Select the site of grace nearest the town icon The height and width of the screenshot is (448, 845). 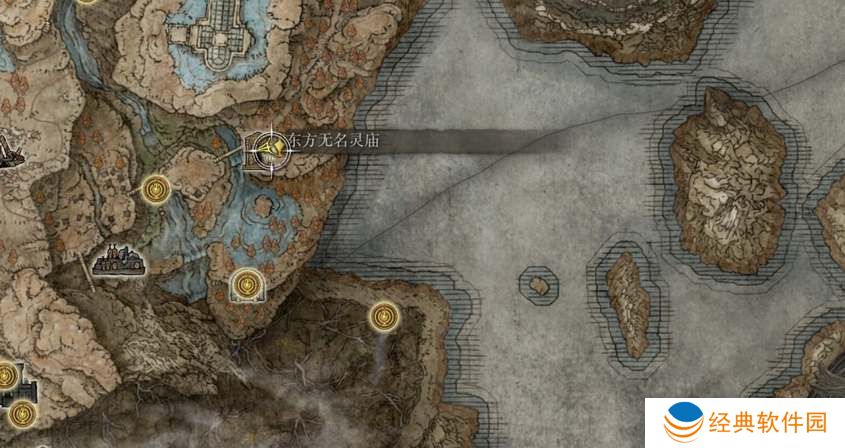(155, 187)
